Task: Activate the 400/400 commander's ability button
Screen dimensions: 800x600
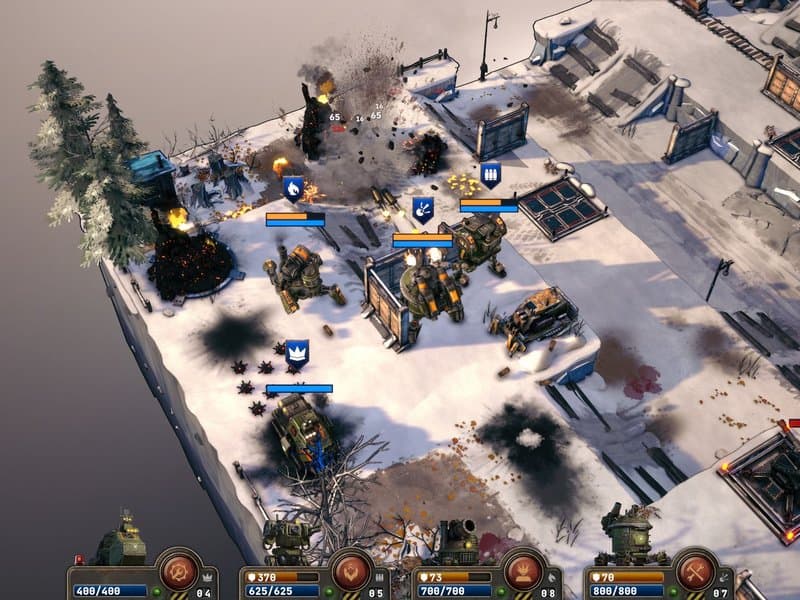Action: [179, 570]
